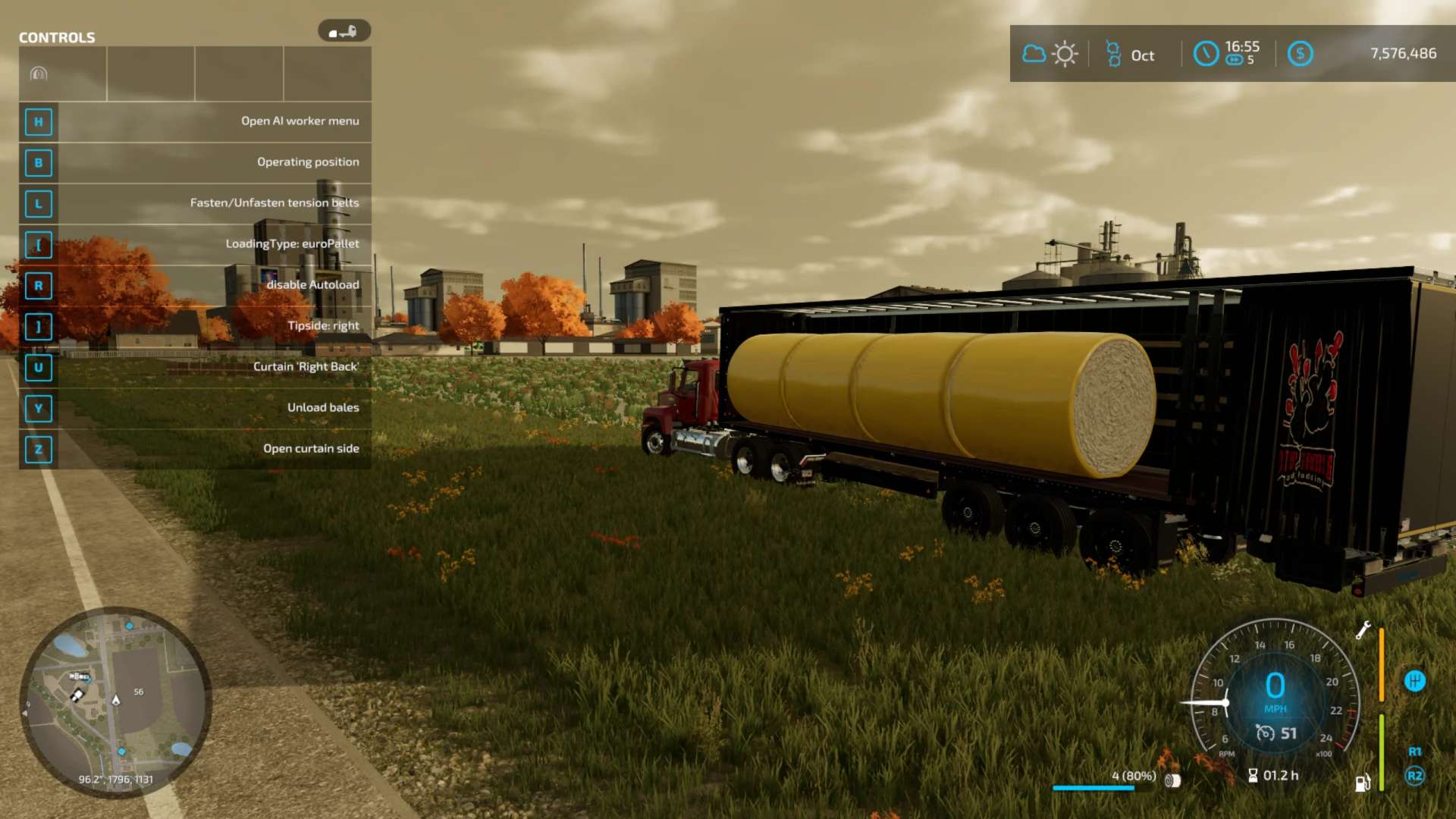Image resolution: width=1456 pixels, height=819 pixels.
Task: Select the fuel pump icon
Action: pos(1363,783)
